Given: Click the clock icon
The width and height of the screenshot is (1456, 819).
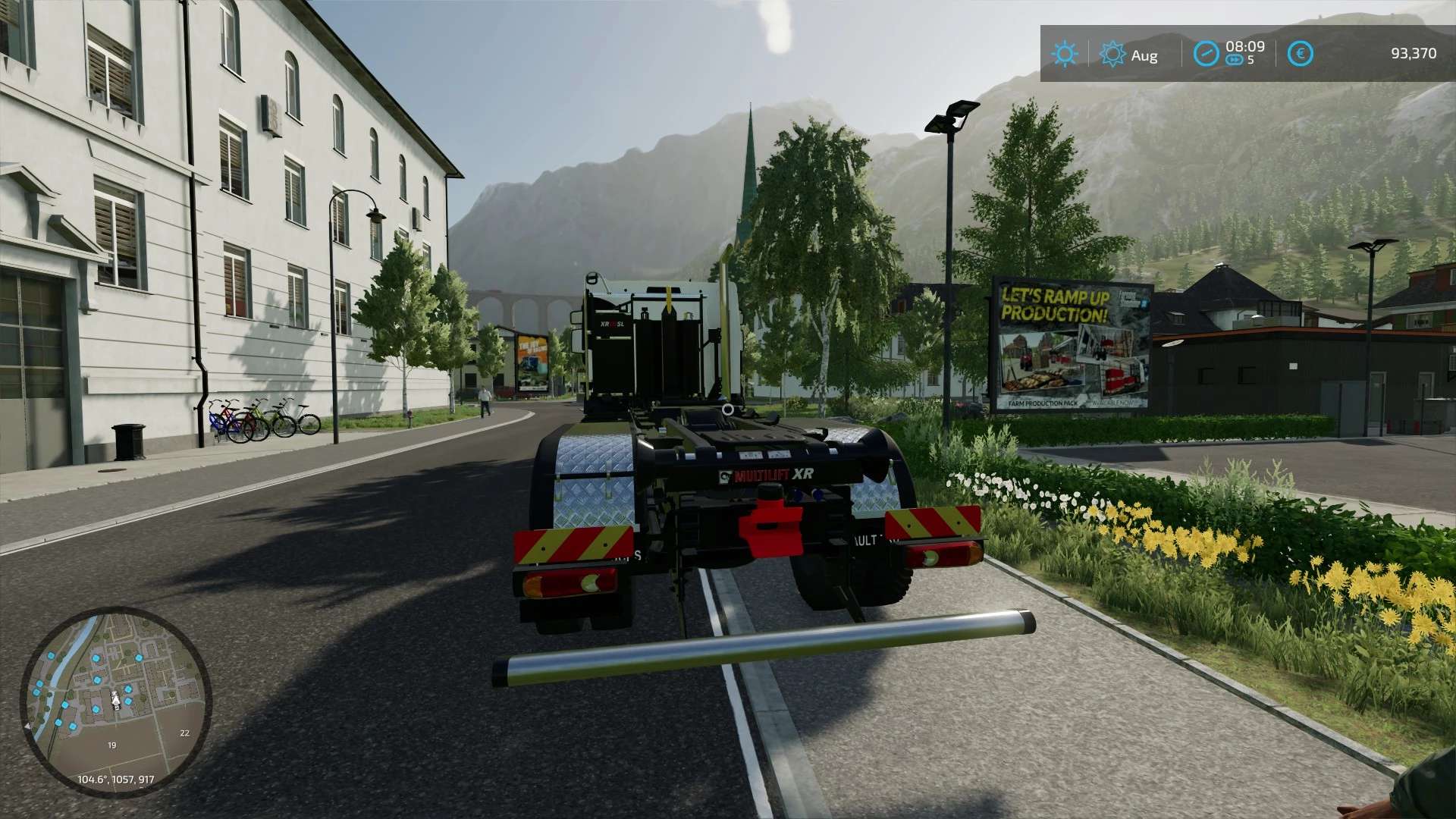Looking at the screenshot, I should coord(1206,54).
